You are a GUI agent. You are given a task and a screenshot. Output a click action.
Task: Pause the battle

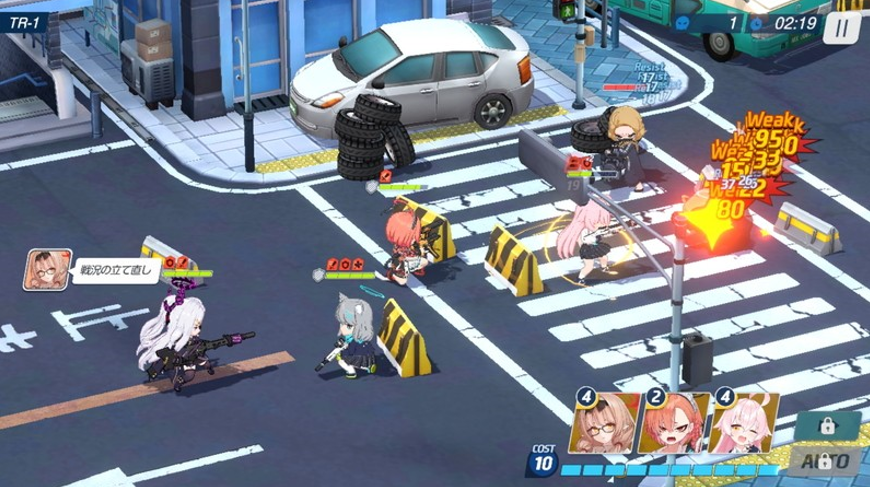pyautogui.click(x=842, y=26)
